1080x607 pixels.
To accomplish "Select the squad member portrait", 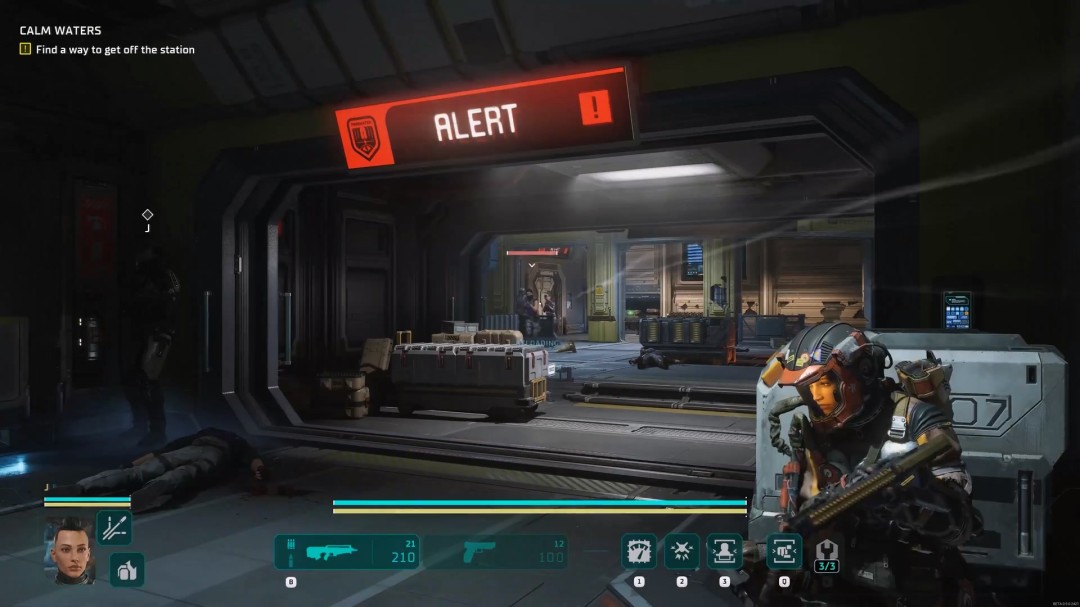I will 69,550.
